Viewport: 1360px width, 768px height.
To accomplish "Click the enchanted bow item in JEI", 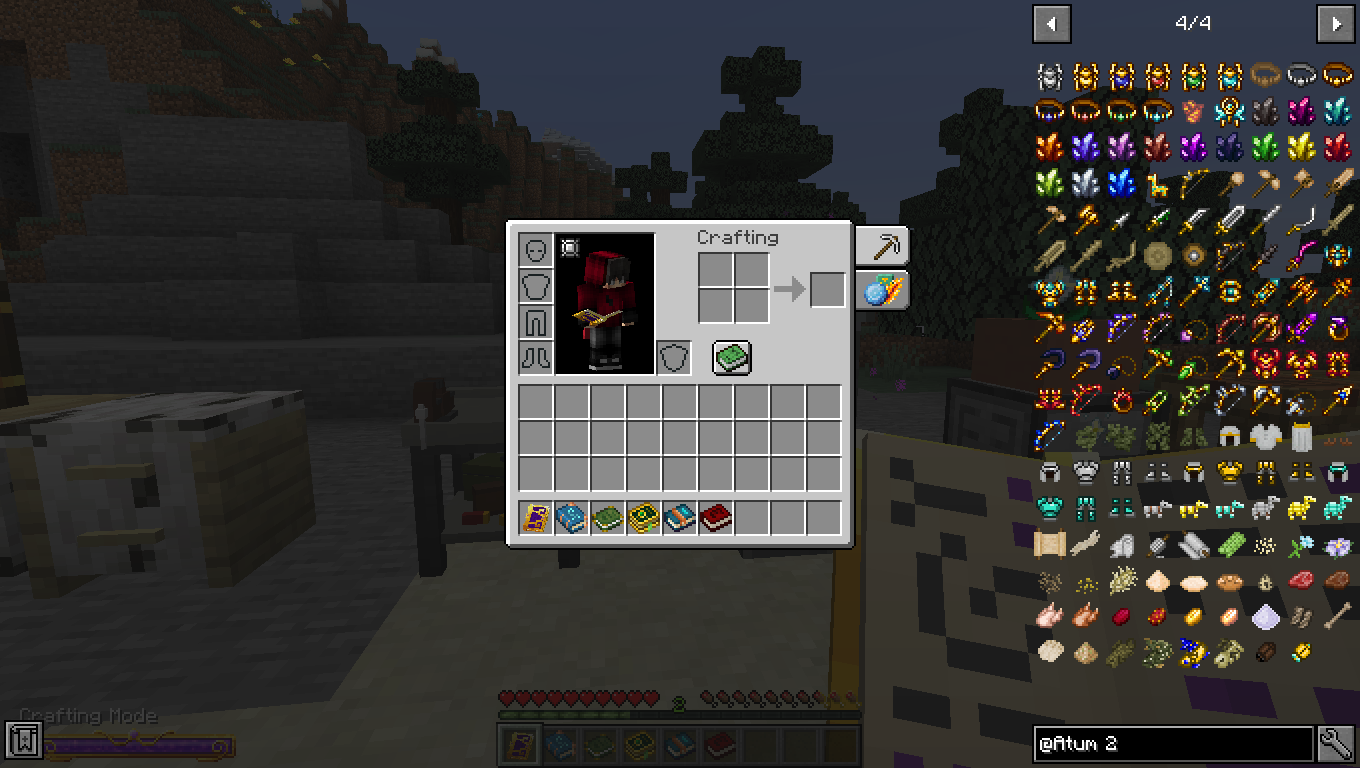I will coord(1047,435).
